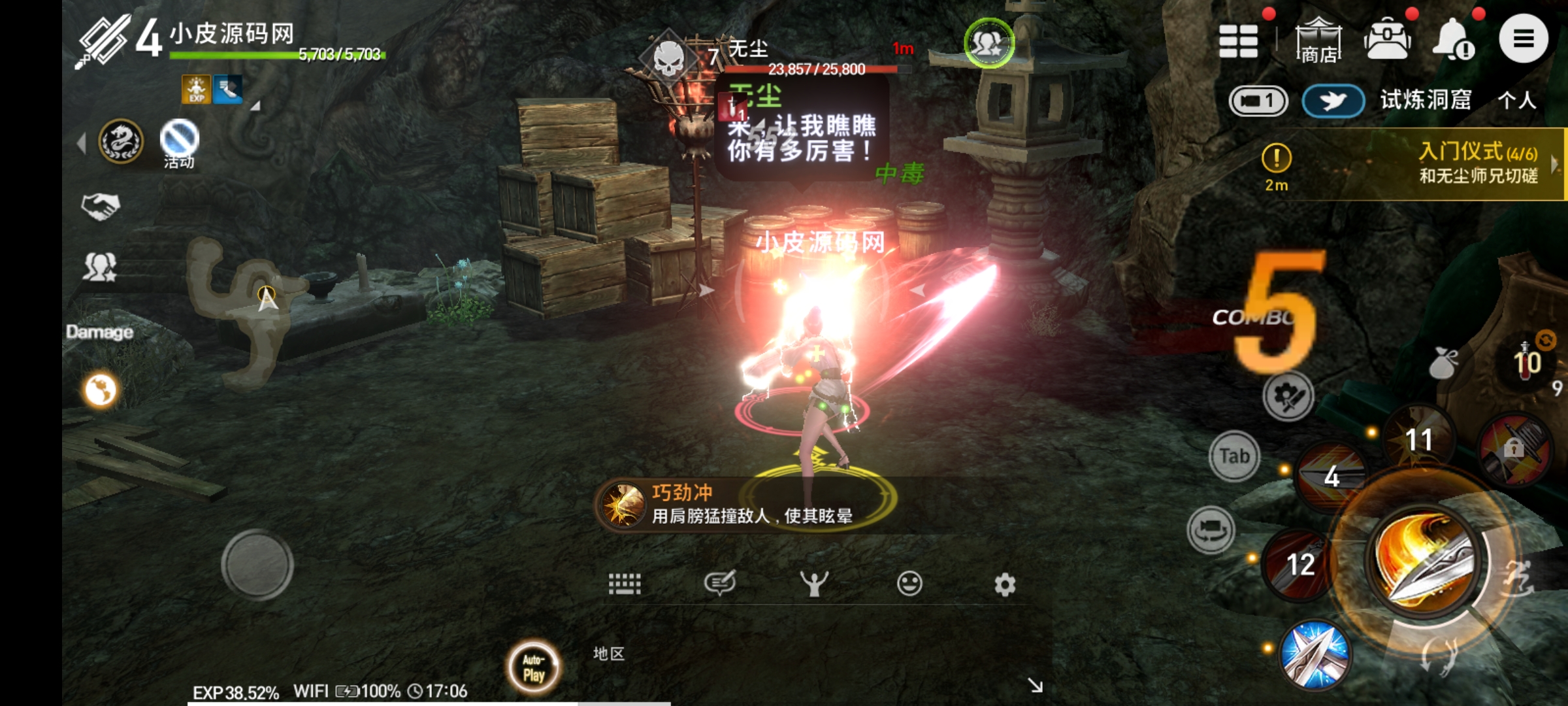1568x706 pixels.
Task: Use the main sword attack skill
Action: pyautogui.click(x=1424, y=559)
